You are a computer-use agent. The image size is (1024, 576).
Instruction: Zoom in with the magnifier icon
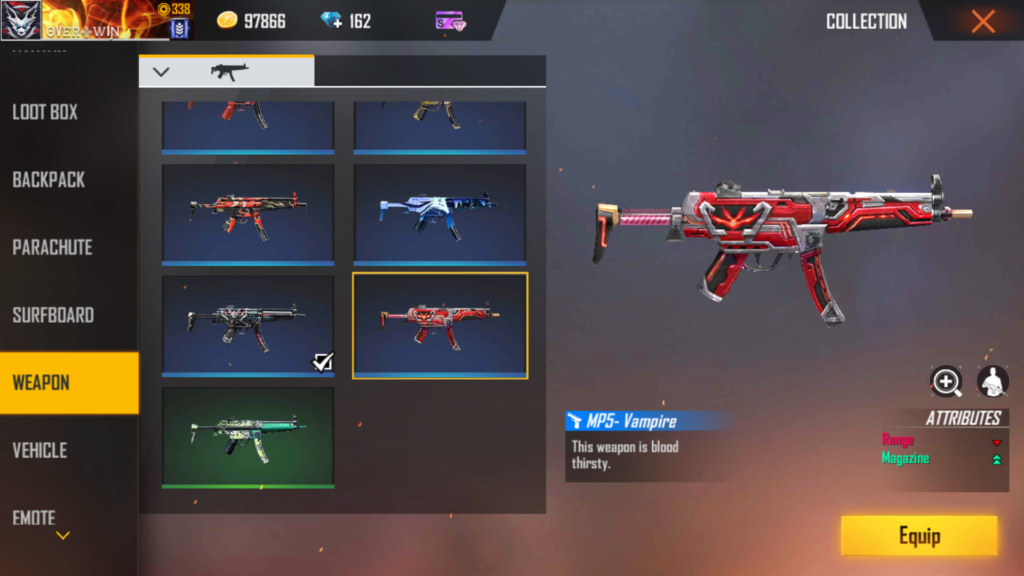click(x=945, y=381)
